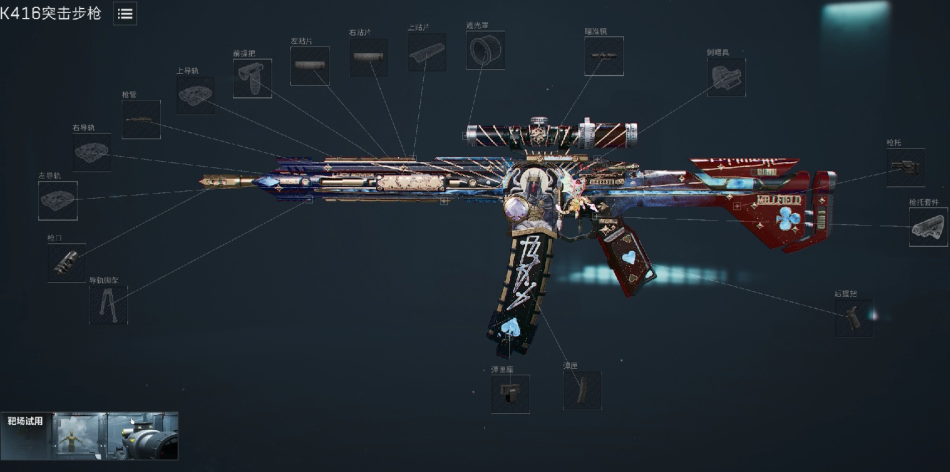Screen dimensions: 950x472
Task: Select the muzzle (枪口) attachment slot
Action: (x=67, y=262)
